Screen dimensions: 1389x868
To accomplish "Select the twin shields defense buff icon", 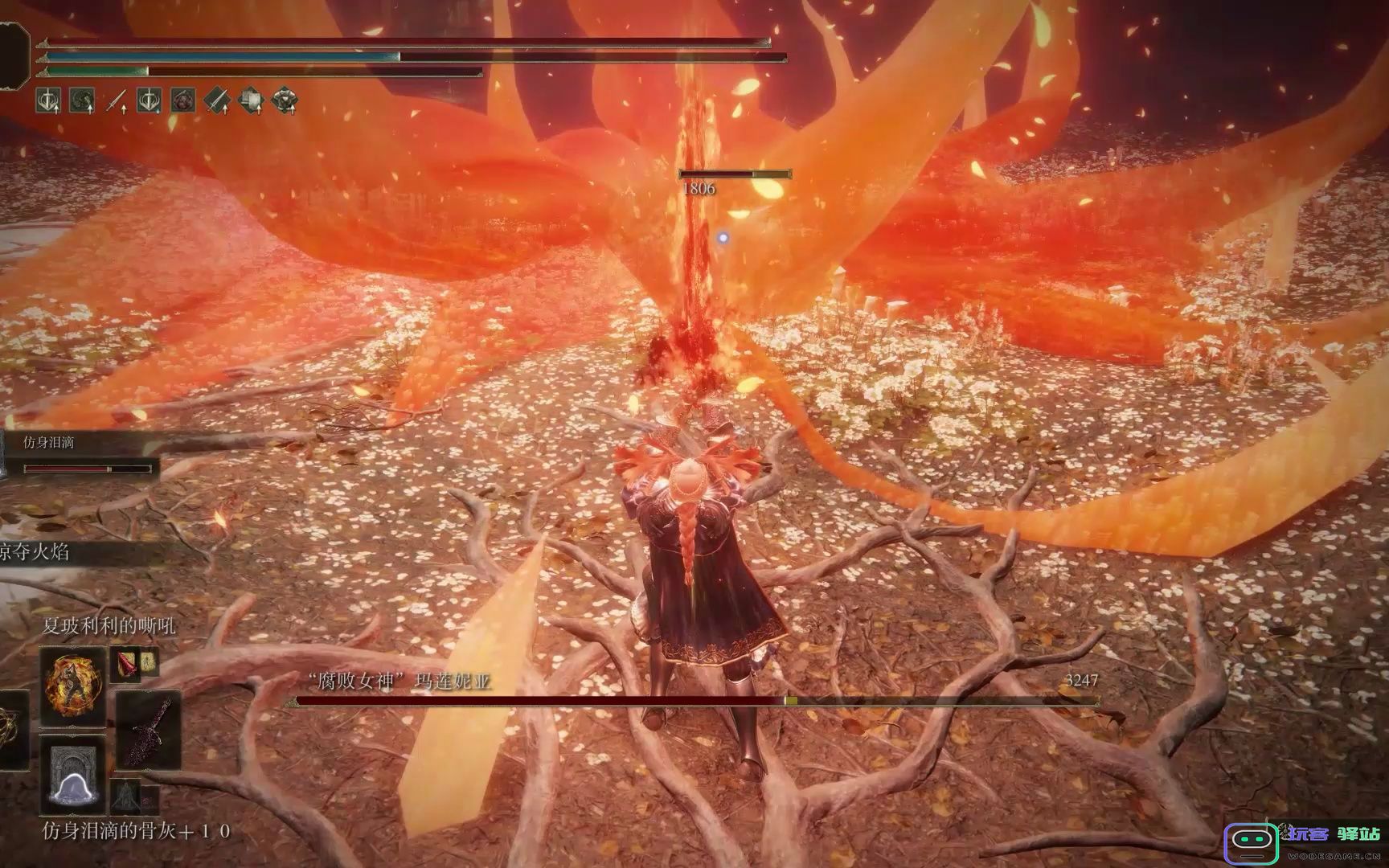I will click(x=251, y=101).
